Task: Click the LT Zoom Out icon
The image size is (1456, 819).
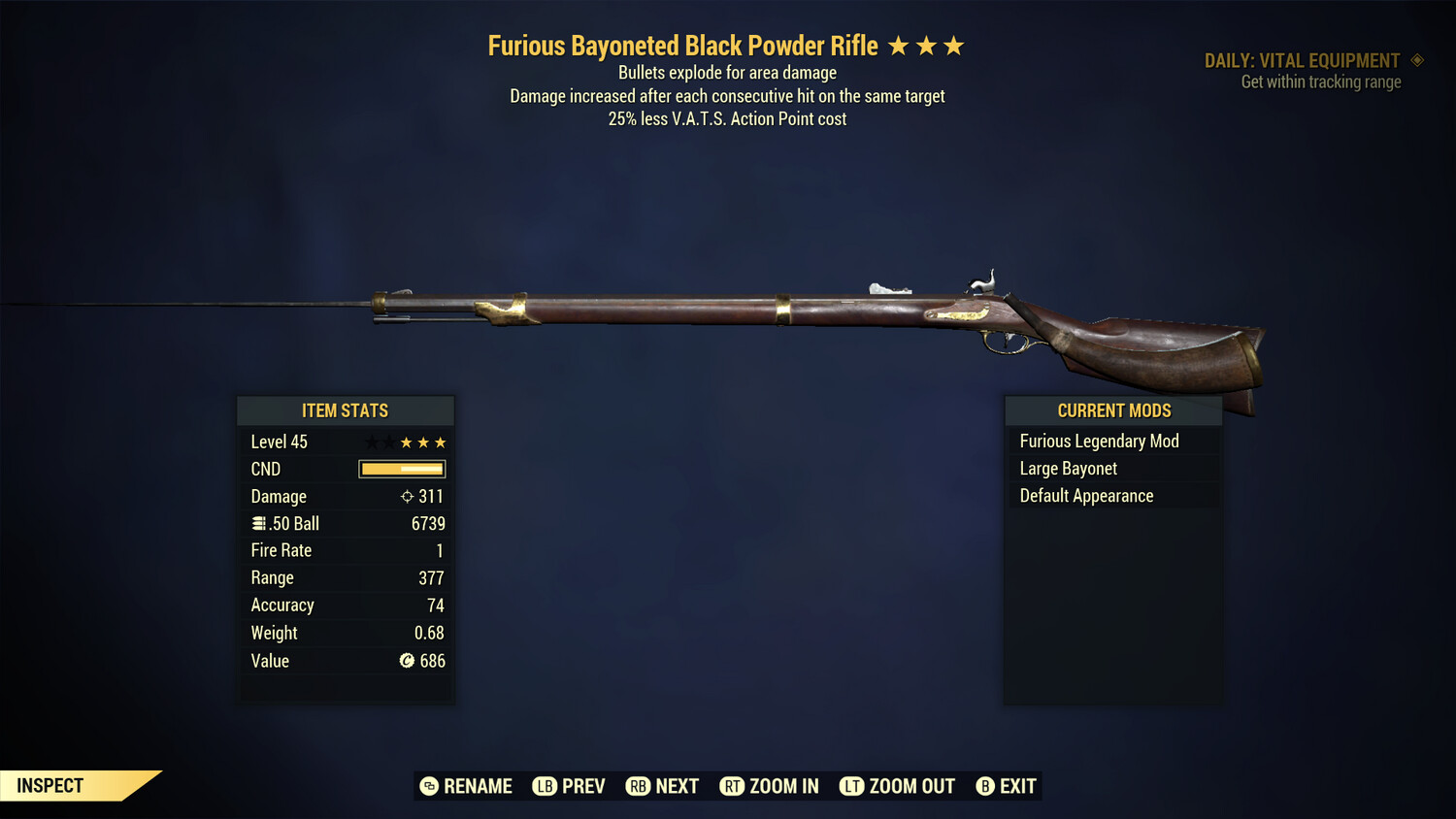Action: [x=851, y=786]
